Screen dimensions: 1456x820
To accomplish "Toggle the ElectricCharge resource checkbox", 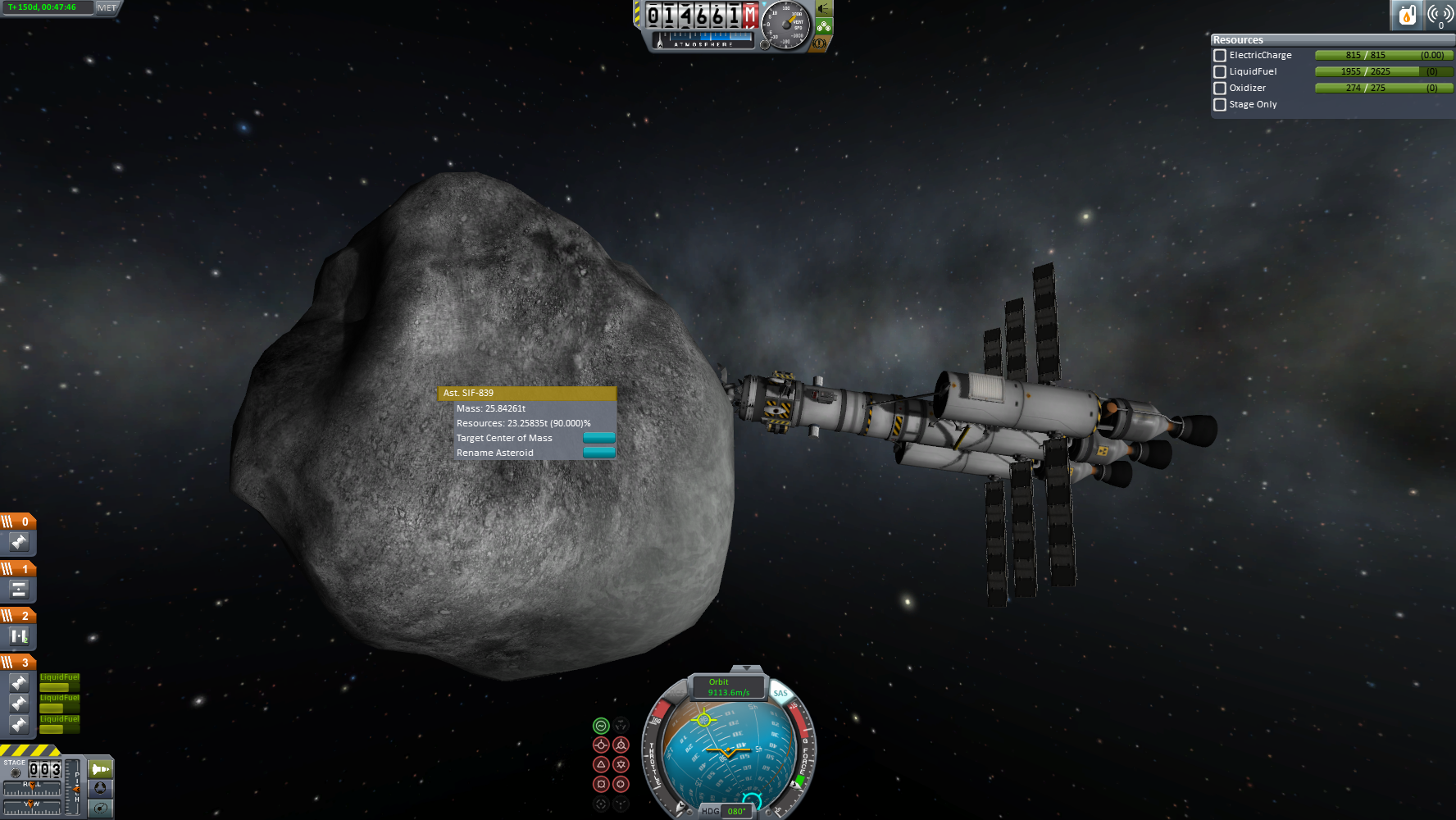I will (1220, 56).
